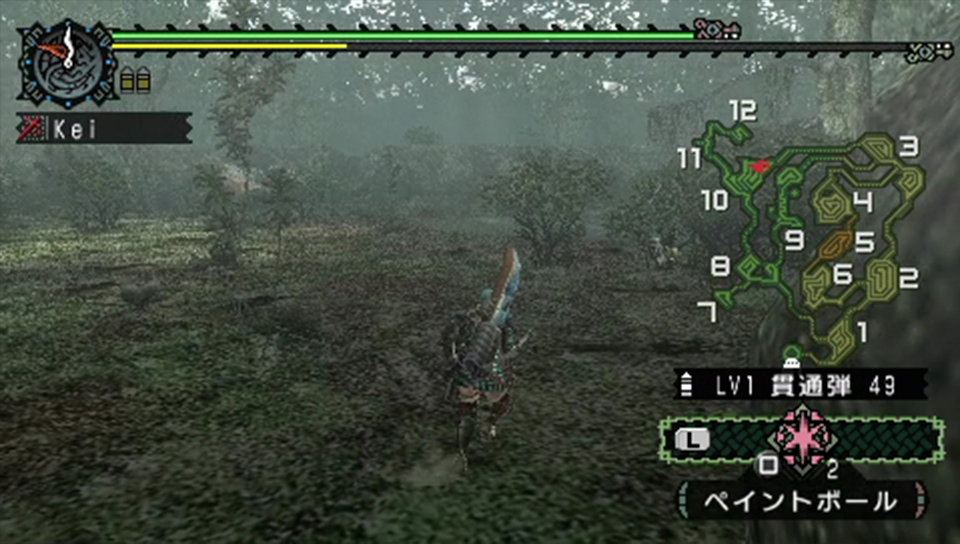The height and width of the screenshot is (544, 960).
Task: Pick area 1 on the minimap
Action: point(862,328)
